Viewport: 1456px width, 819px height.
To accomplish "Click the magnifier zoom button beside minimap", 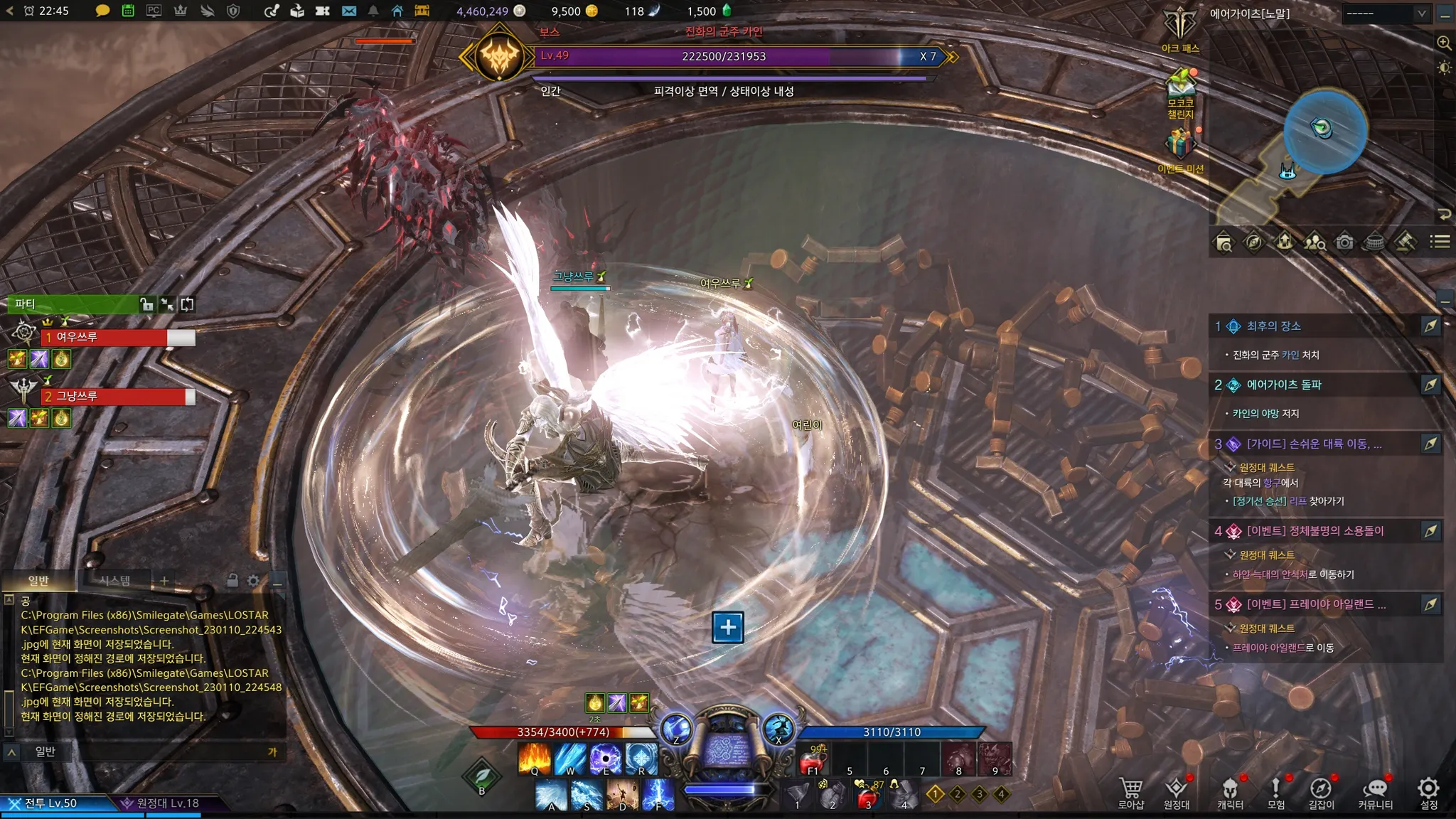I will 1444,43.
